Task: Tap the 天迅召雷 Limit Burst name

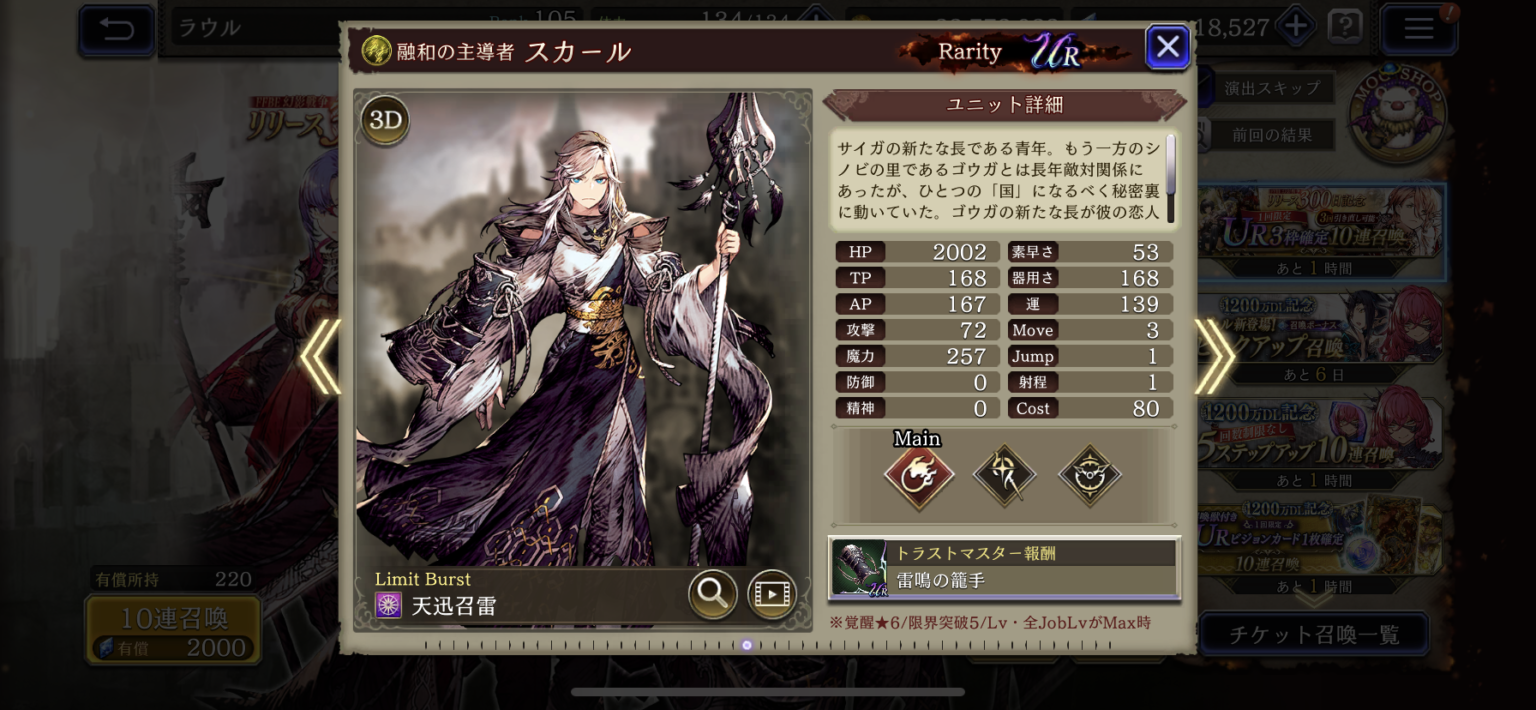Action: 453,605
